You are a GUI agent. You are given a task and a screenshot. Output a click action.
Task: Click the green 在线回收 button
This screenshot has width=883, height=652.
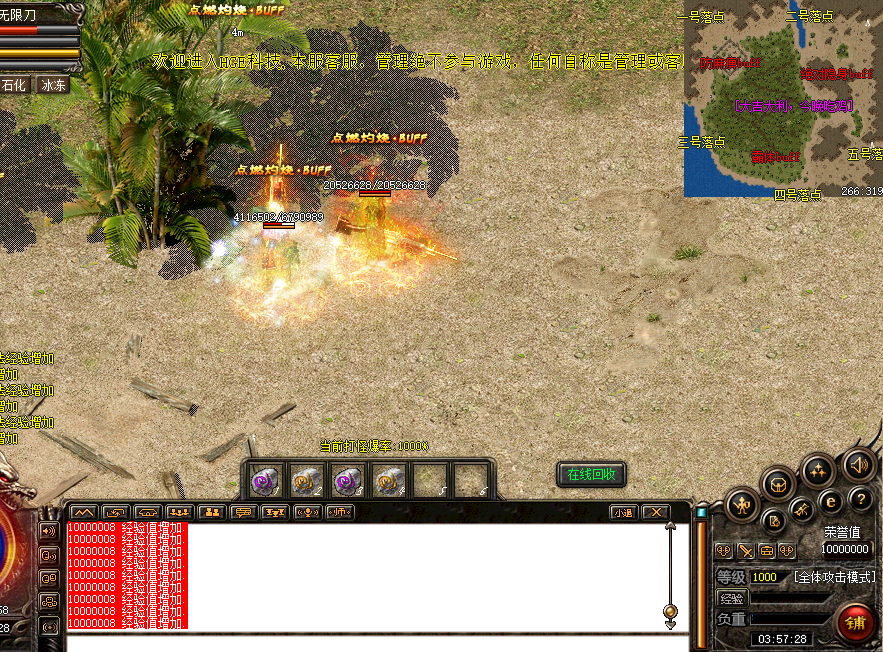pyautogui.click(x=590, y=474)
